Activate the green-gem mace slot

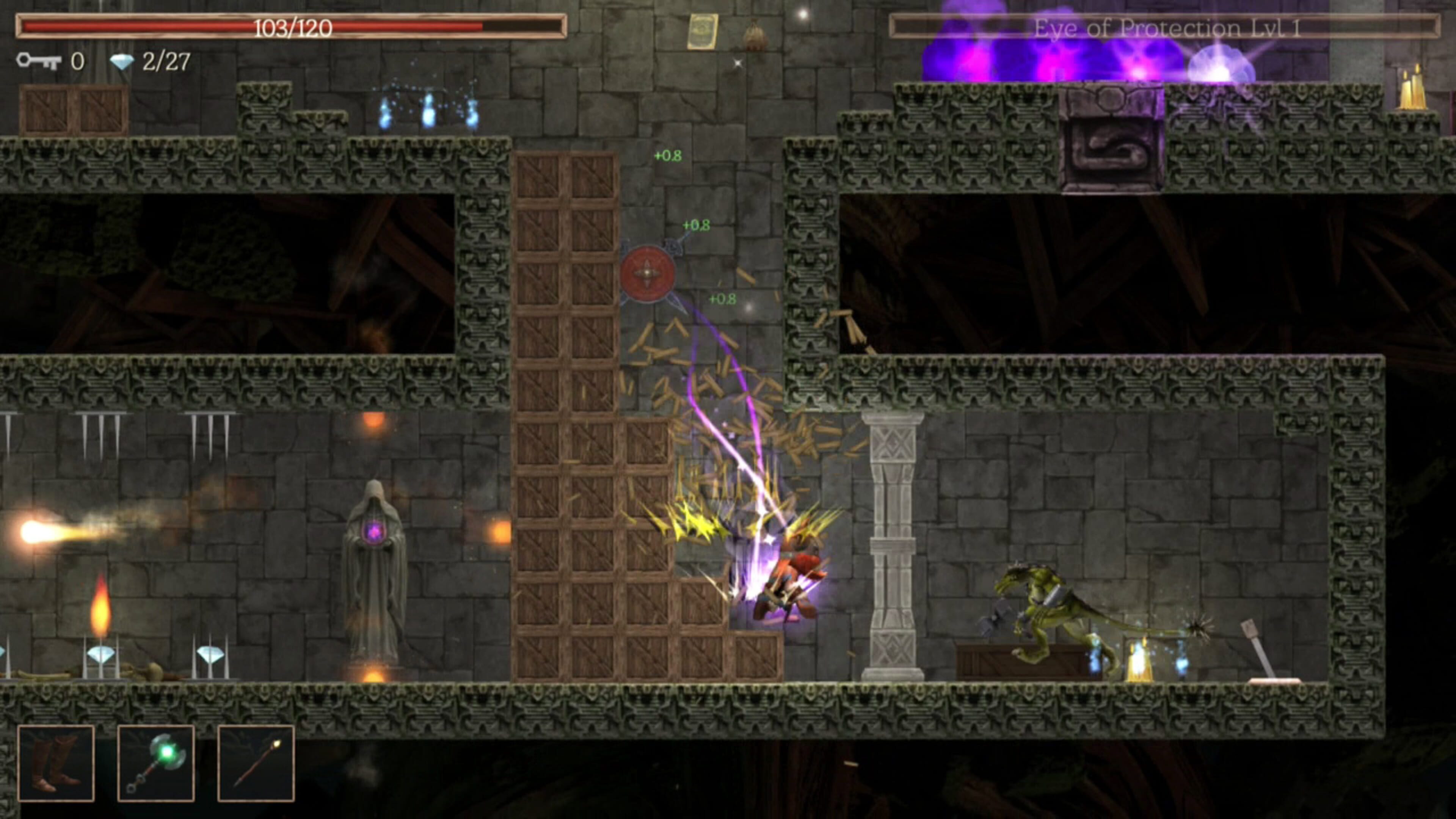pyautogui.click(x=156, y=763)
